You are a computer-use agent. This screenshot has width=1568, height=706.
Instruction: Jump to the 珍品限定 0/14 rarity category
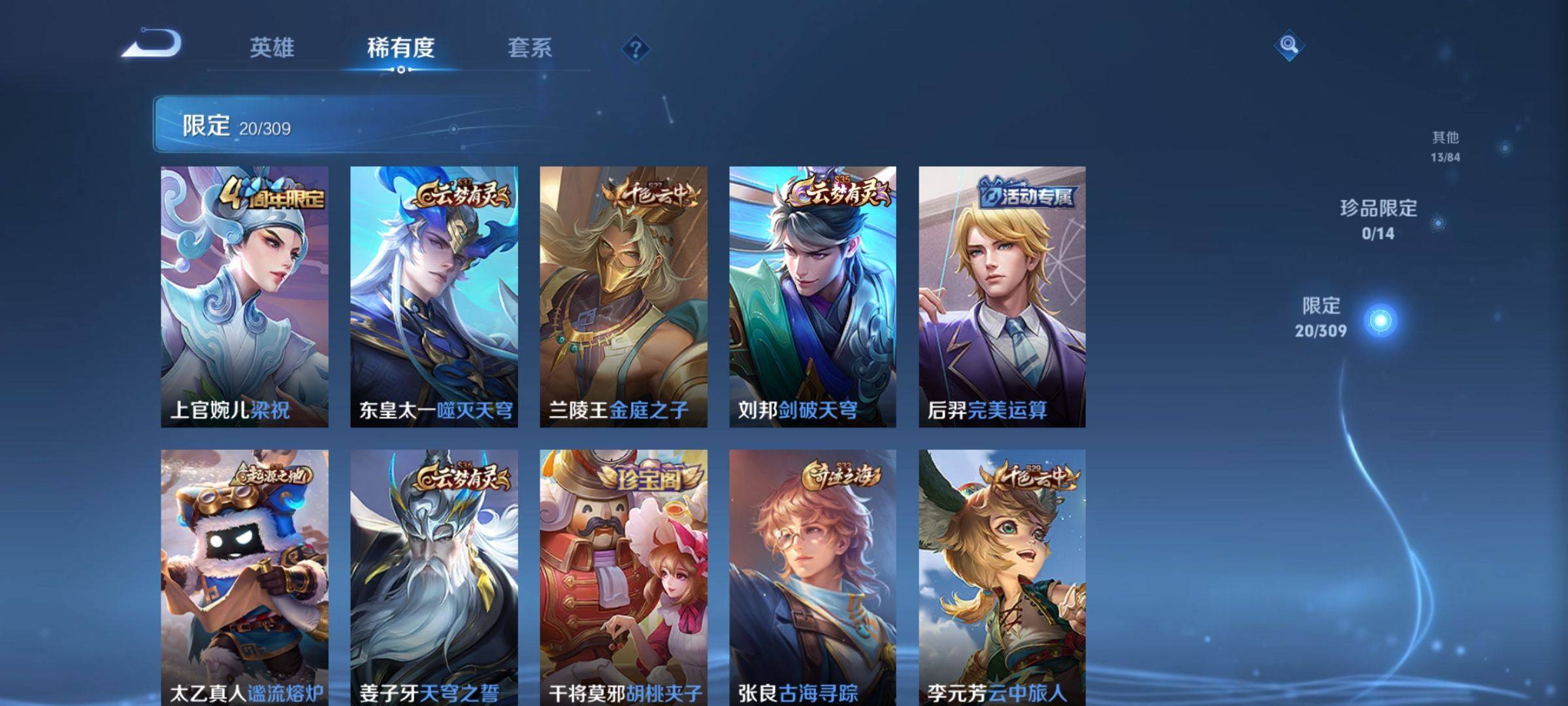(x=1379, y=220)
